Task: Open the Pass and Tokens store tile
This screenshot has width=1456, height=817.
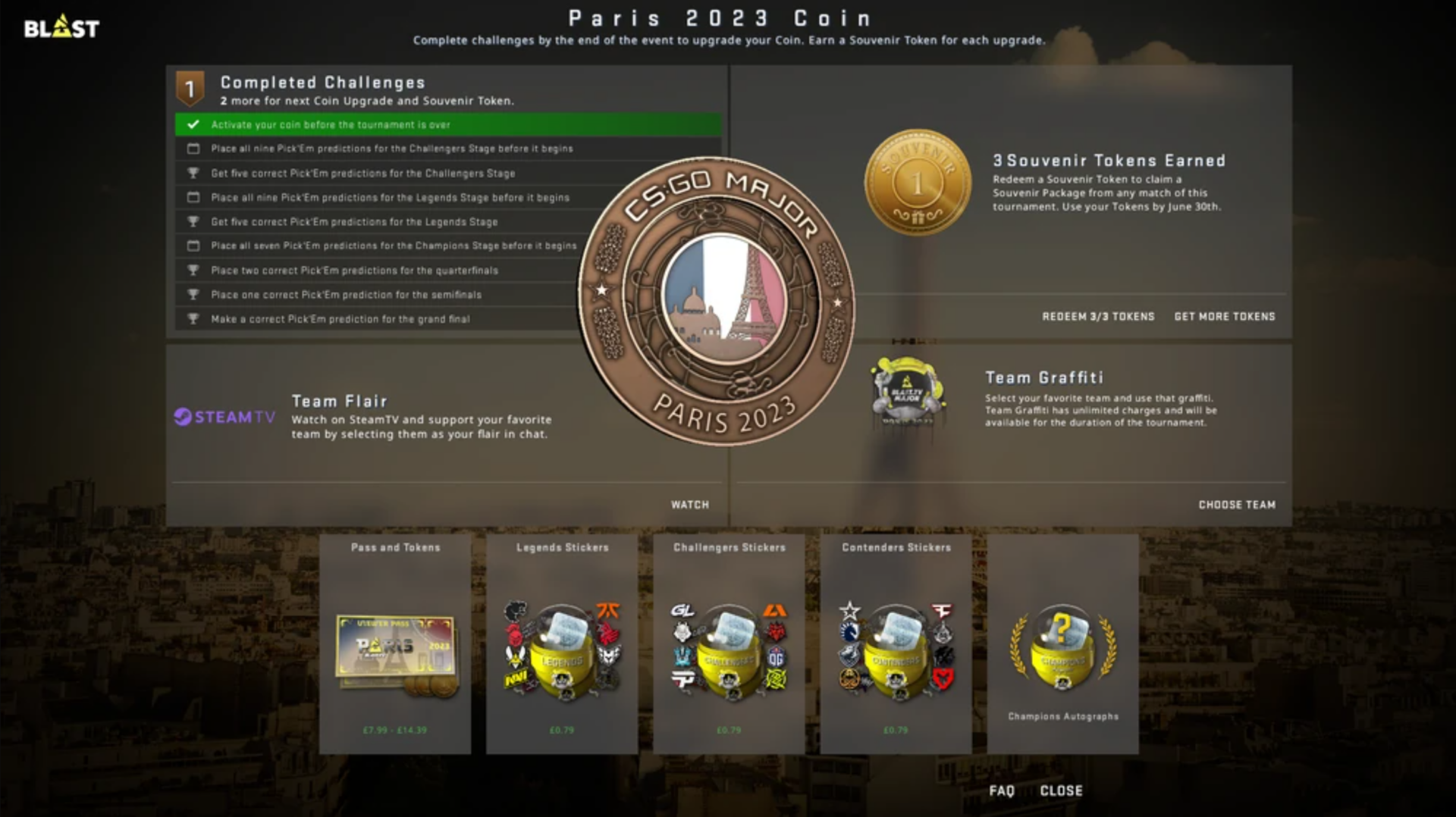Action: pos(395,644)
